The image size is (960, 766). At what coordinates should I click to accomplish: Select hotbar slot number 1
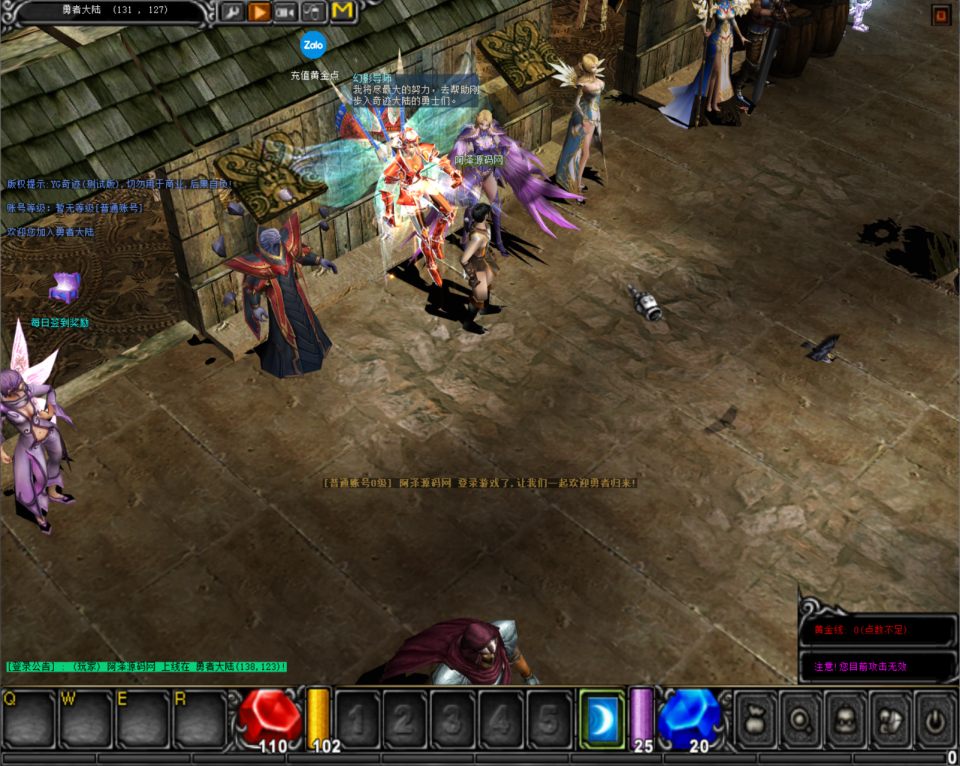coord(356,719)
